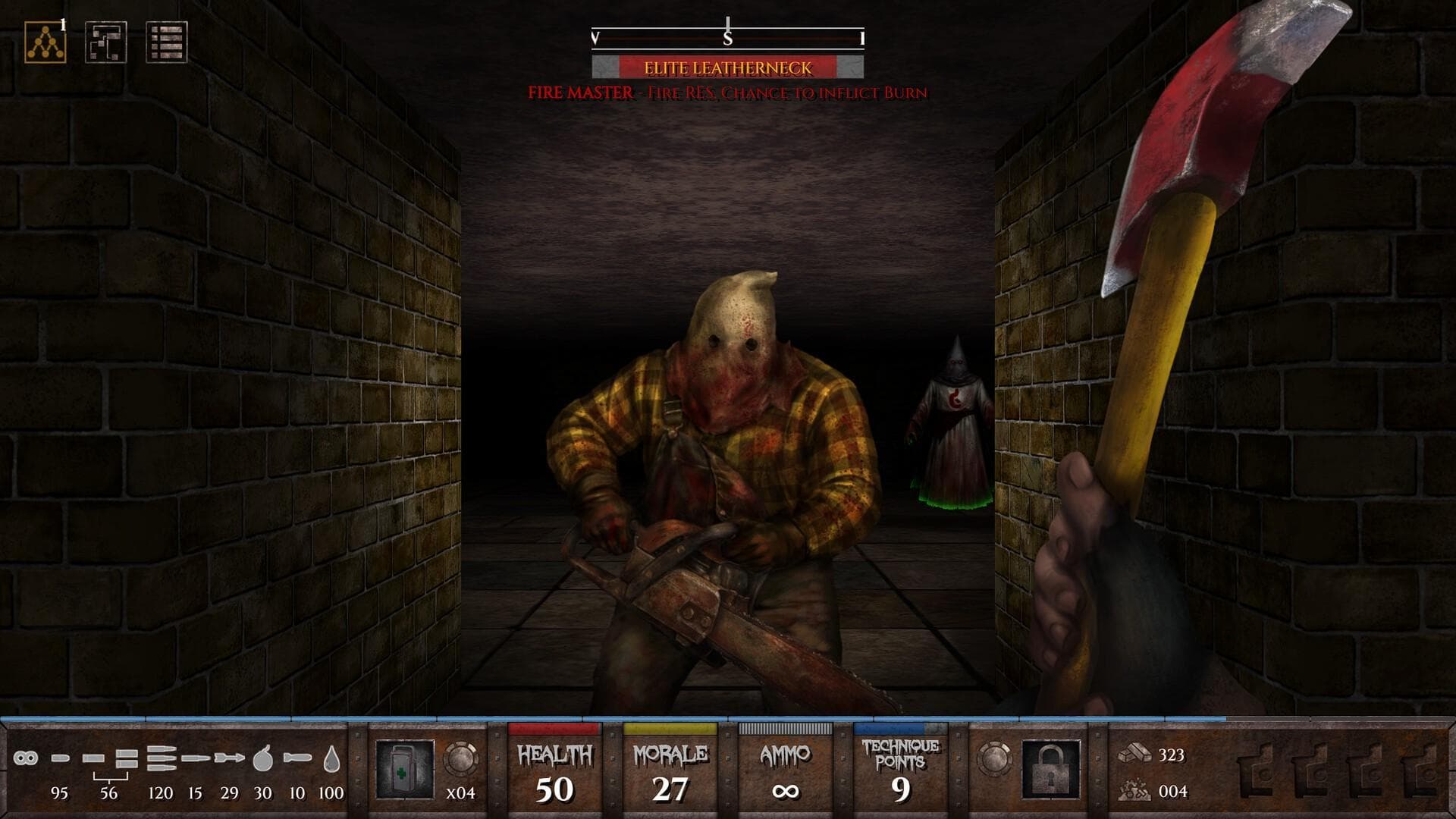Open the quest log icon
The width and height of the screenshot is (1456, 819).
[167, 42]
